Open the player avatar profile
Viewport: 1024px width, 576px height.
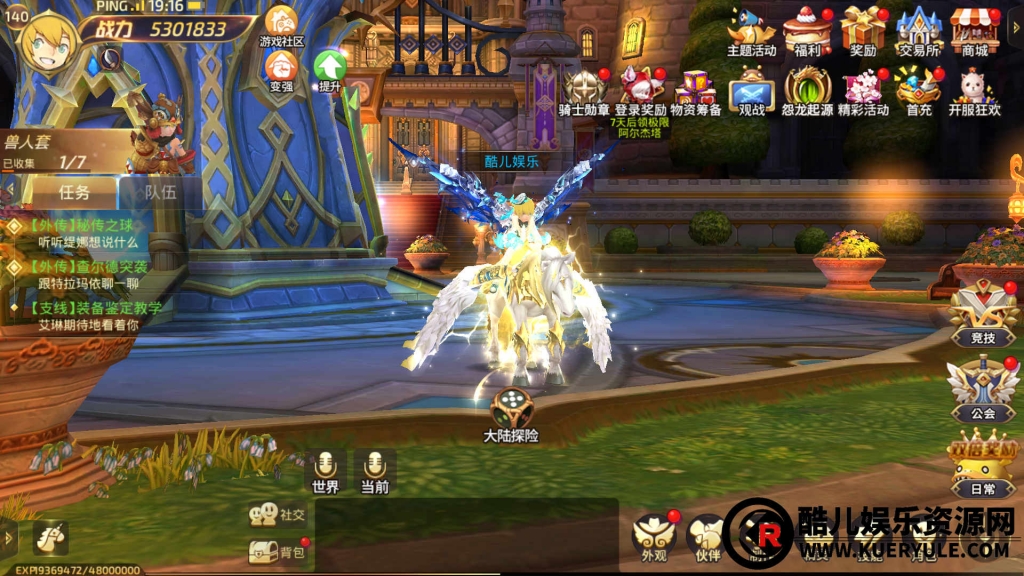(x=46, y=44)
